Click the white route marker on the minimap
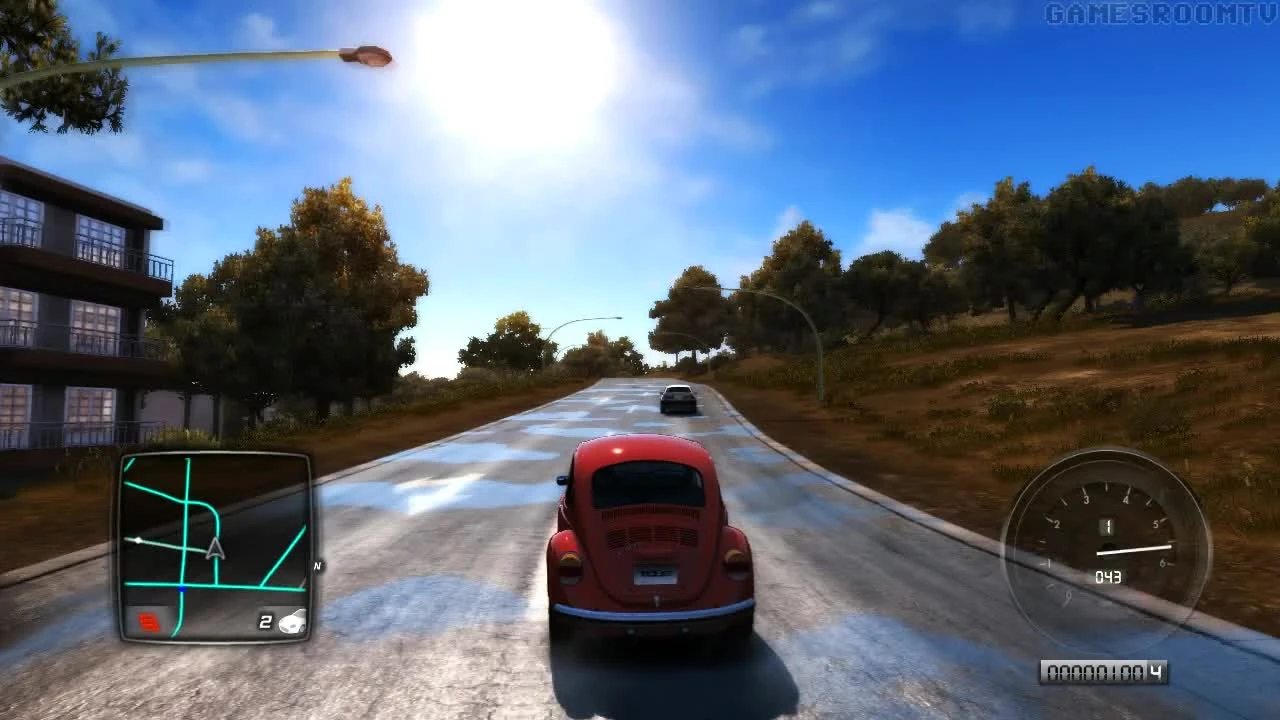The width and height of the screenshot is (1280, 720). [x=138, y=540]
